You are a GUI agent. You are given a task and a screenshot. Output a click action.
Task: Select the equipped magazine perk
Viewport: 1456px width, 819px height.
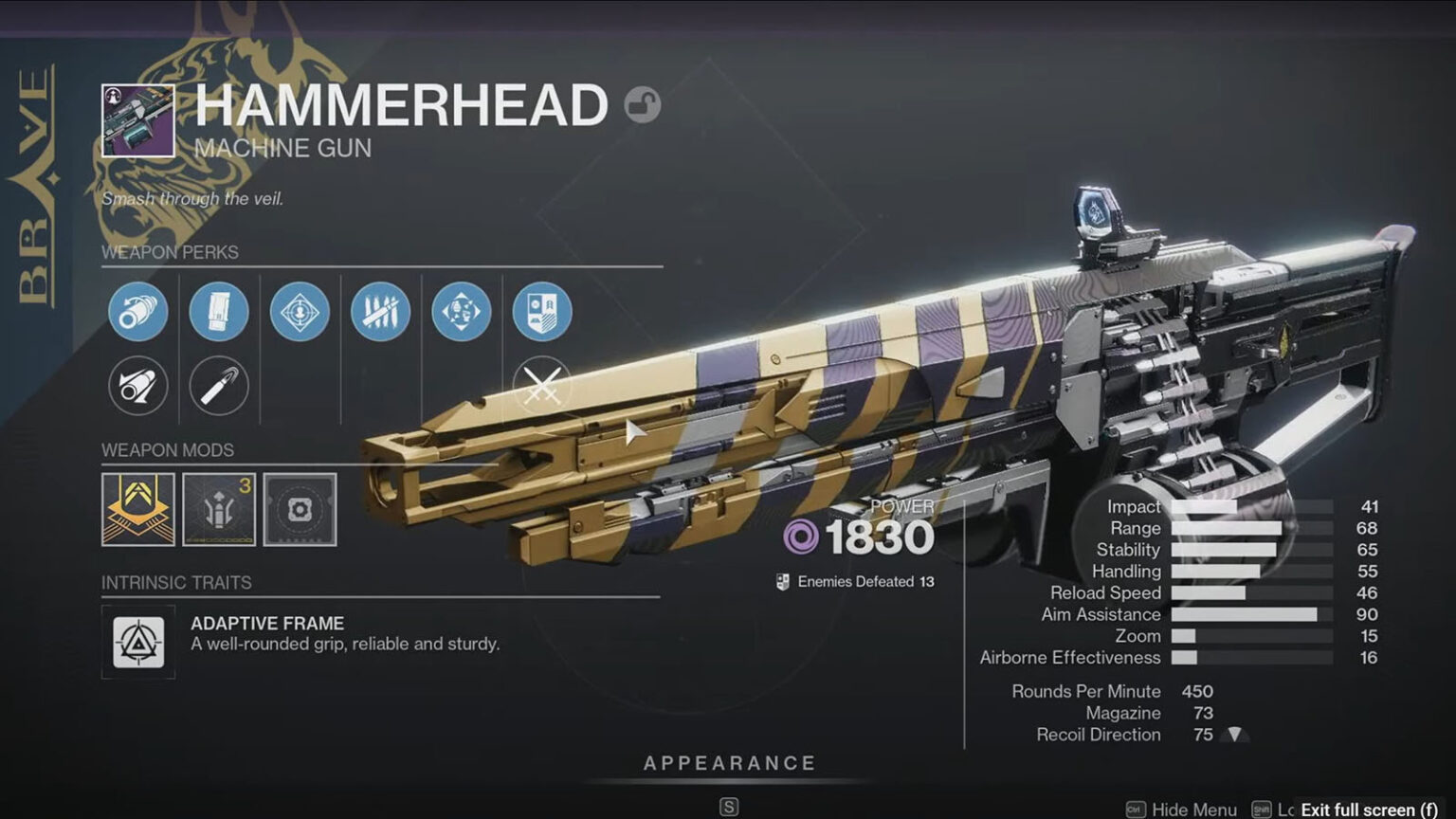(218, 312)
